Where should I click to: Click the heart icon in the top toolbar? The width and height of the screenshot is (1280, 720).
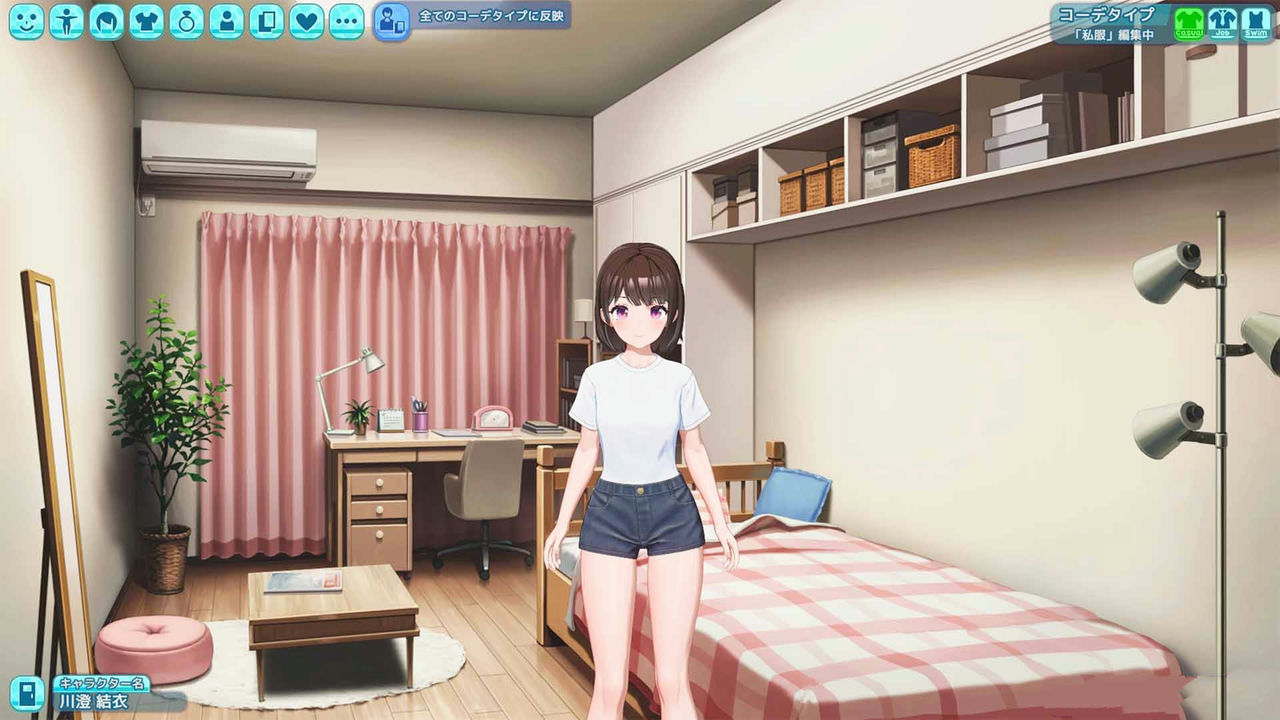307,20
